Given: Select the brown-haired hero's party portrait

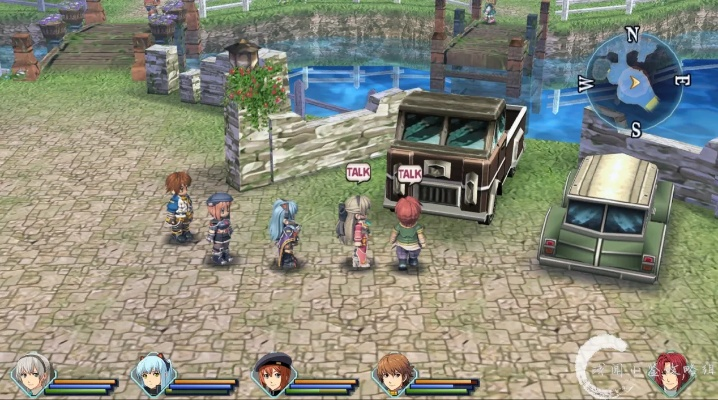Looking at the screenshot, I should tap(391, 375).
